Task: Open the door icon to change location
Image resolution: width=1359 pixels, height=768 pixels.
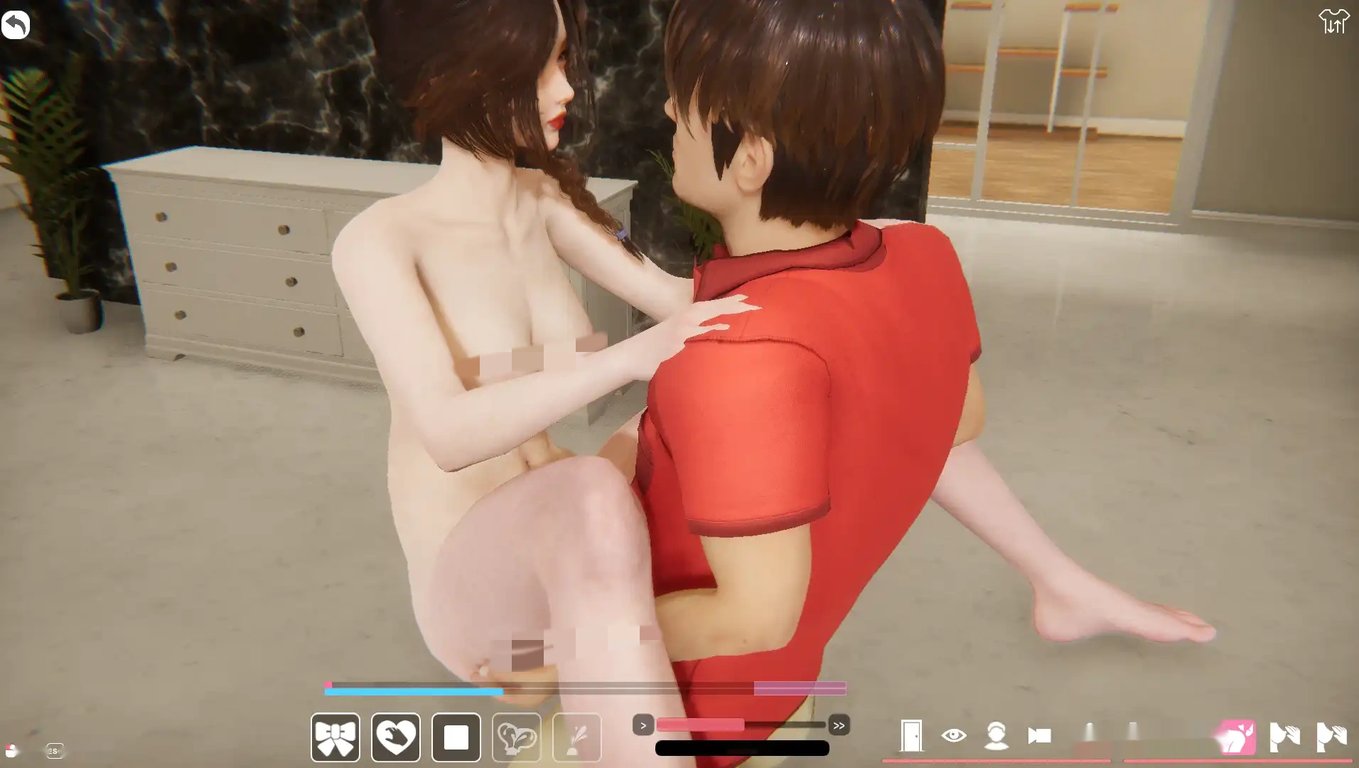Action: click(912, 735)
